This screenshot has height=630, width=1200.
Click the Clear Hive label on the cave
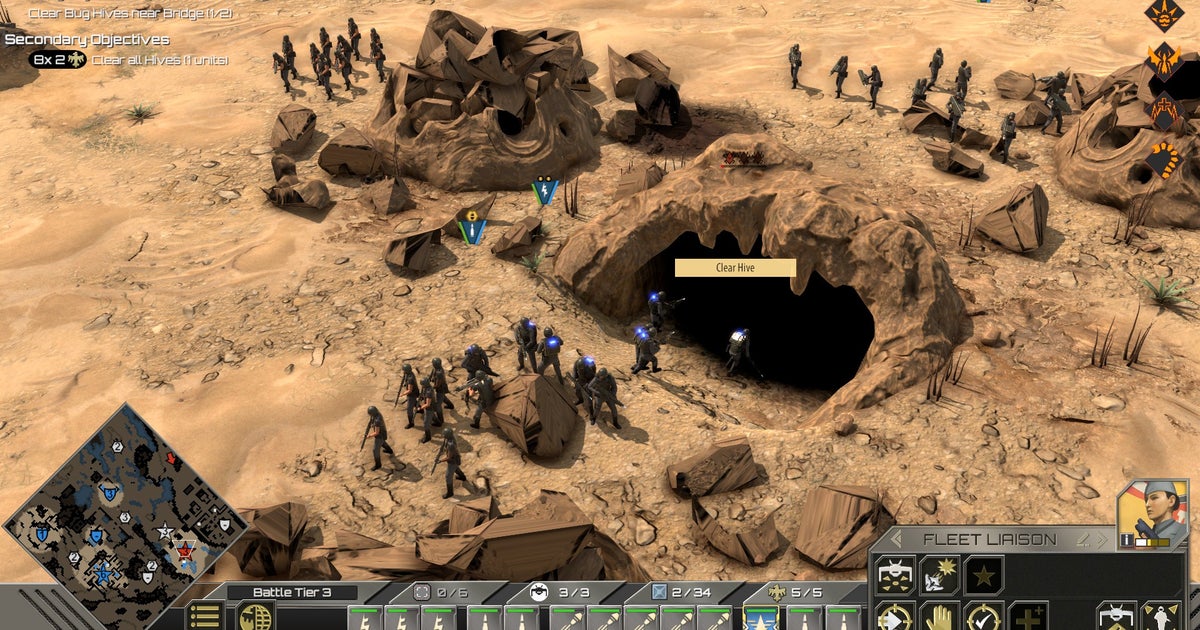click(x=735, y=268)
